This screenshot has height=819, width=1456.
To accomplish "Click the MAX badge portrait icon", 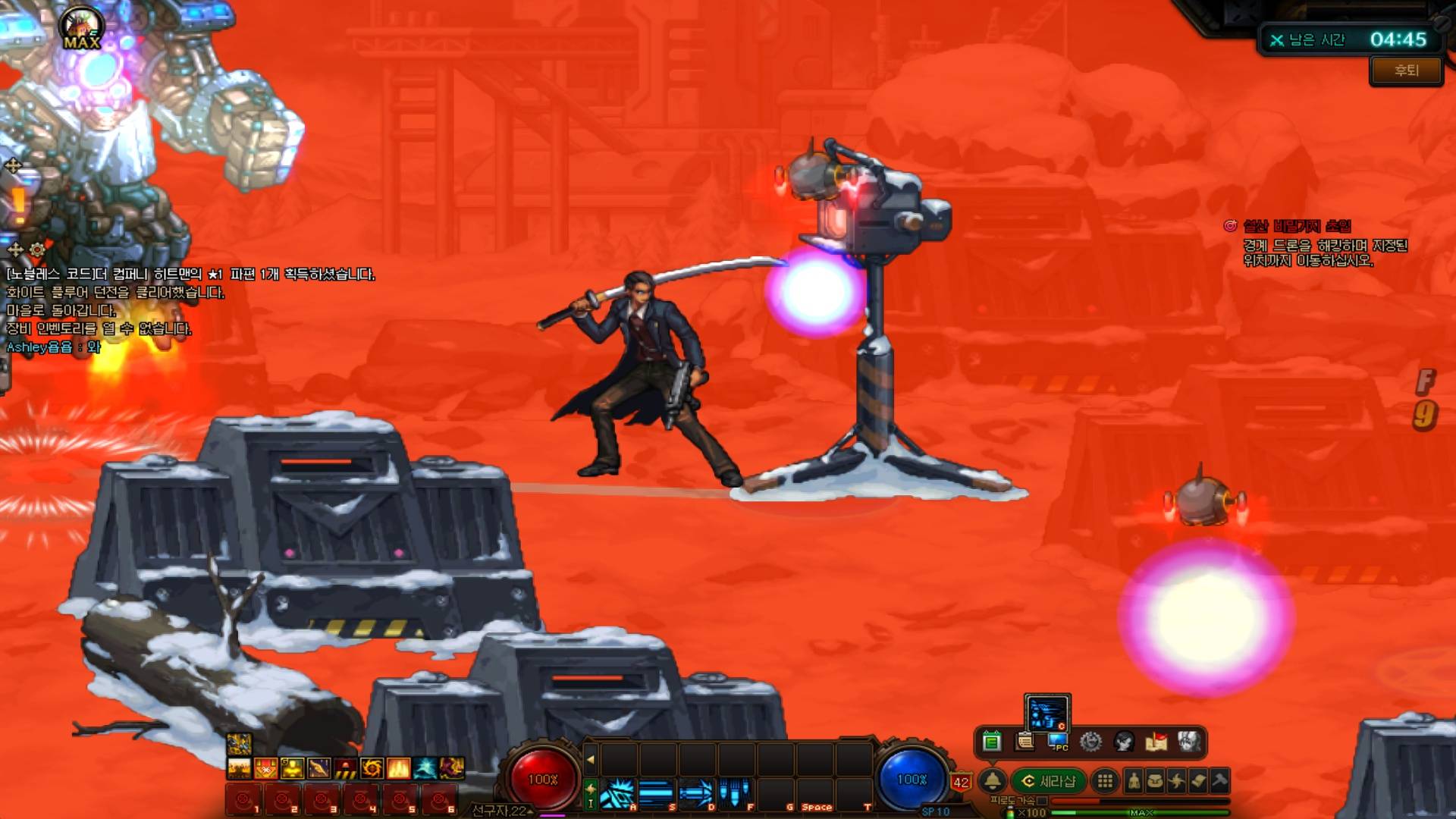I will 82,29.
